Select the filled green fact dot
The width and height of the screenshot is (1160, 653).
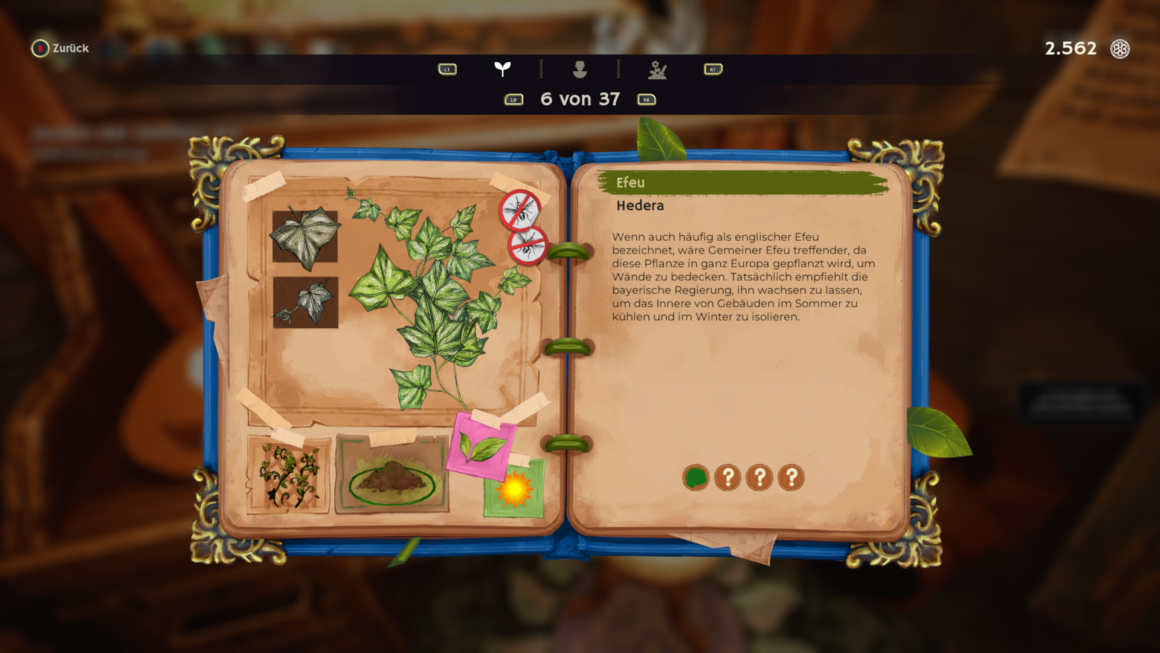695,477
